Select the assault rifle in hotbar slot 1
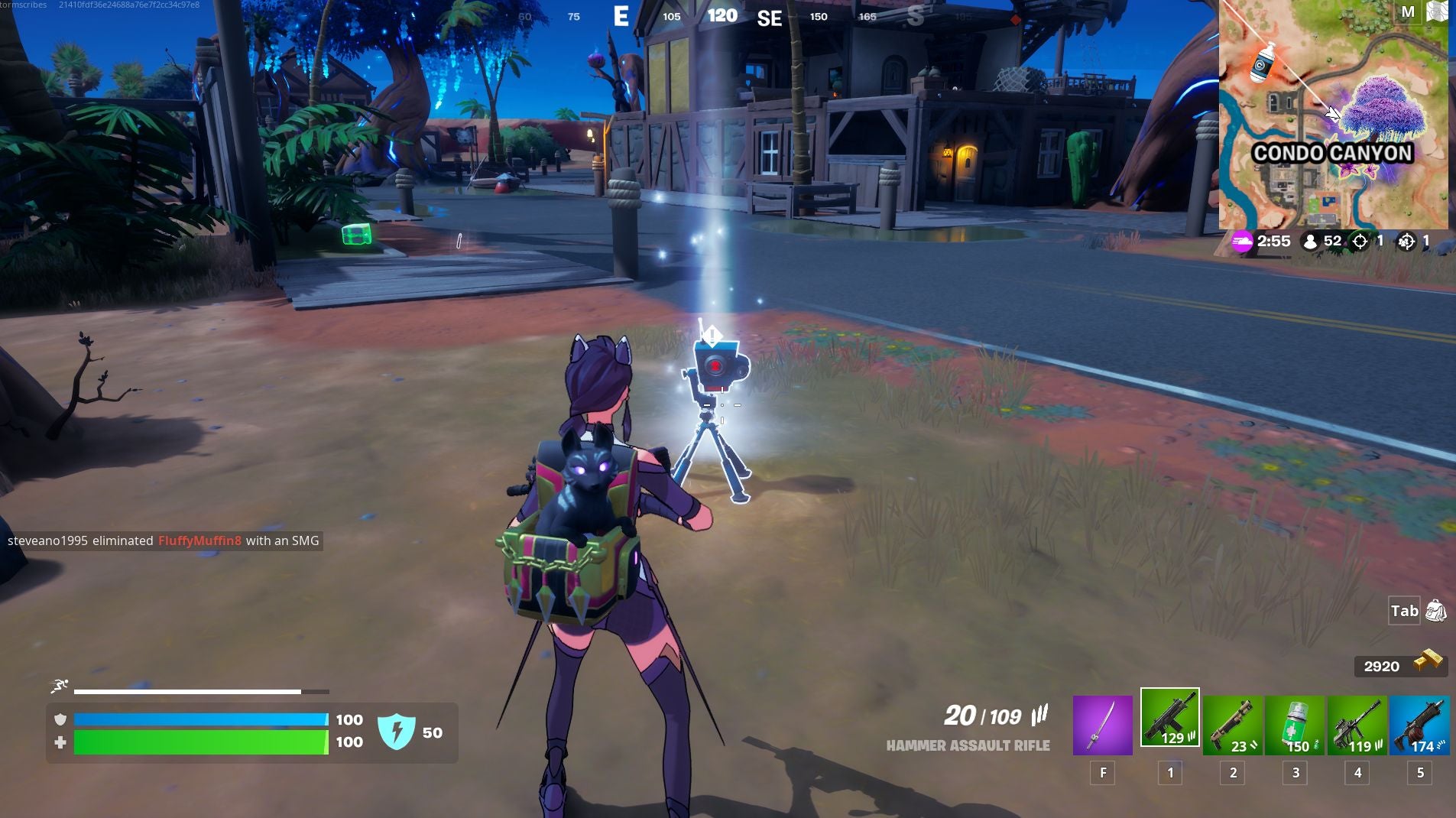Viewport: 1456px width, 818px height. 1171,719
